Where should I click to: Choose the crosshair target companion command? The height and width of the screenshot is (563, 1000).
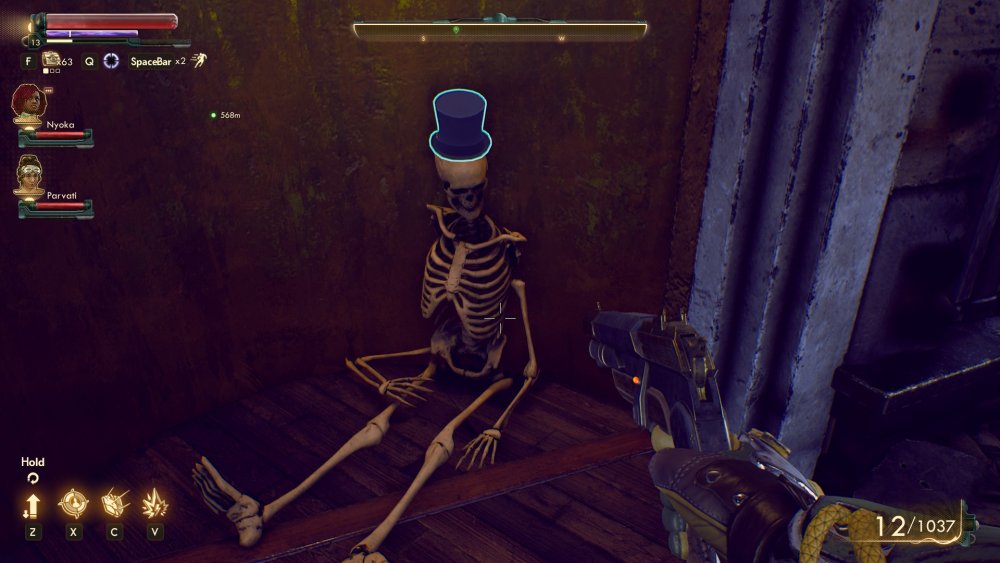coord(73,503)
